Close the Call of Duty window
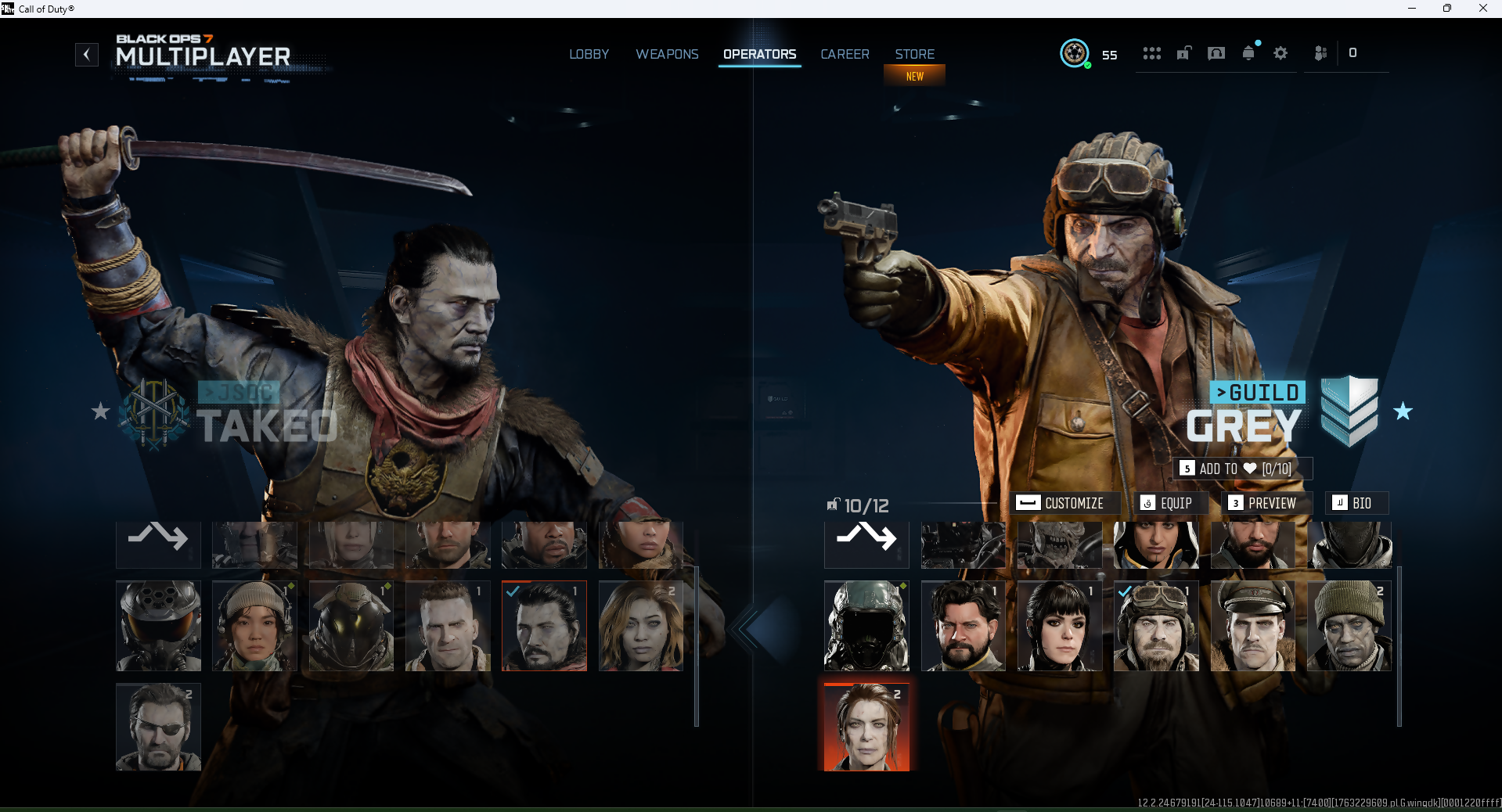Image resolution: width=1502 pixels, height=812 pixels. pyautogui.click(x=1482, y=9)
